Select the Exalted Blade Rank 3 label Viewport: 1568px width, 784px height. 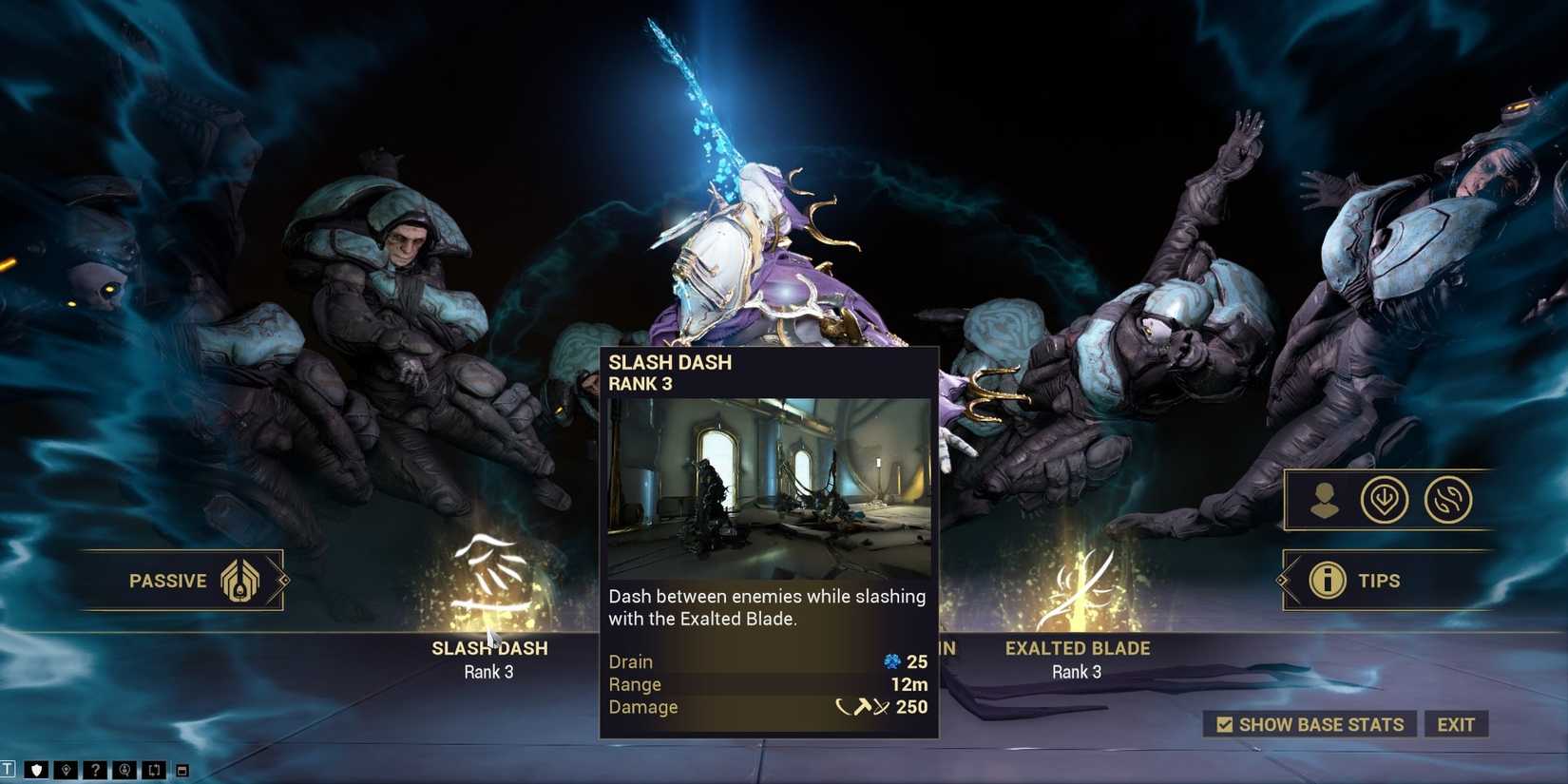[1077, 672]
